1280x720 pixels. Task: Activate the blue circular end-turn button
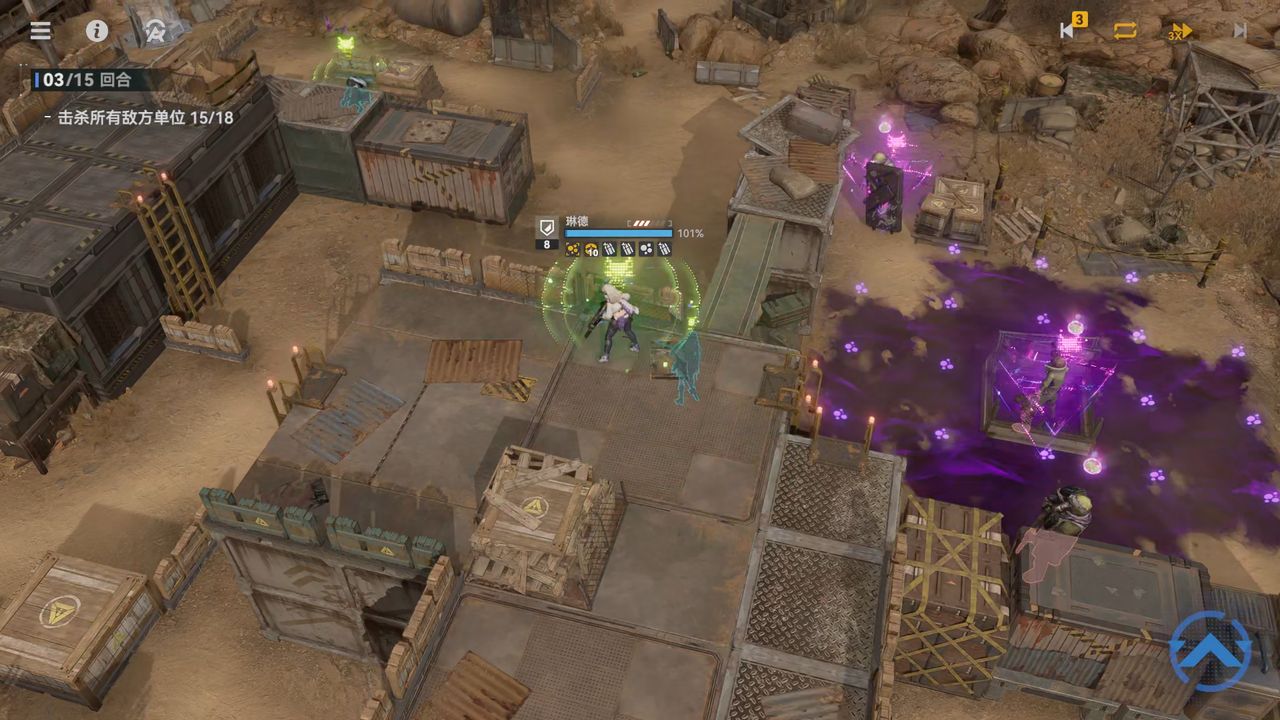pyautogui.click(x=1210, y=651)
